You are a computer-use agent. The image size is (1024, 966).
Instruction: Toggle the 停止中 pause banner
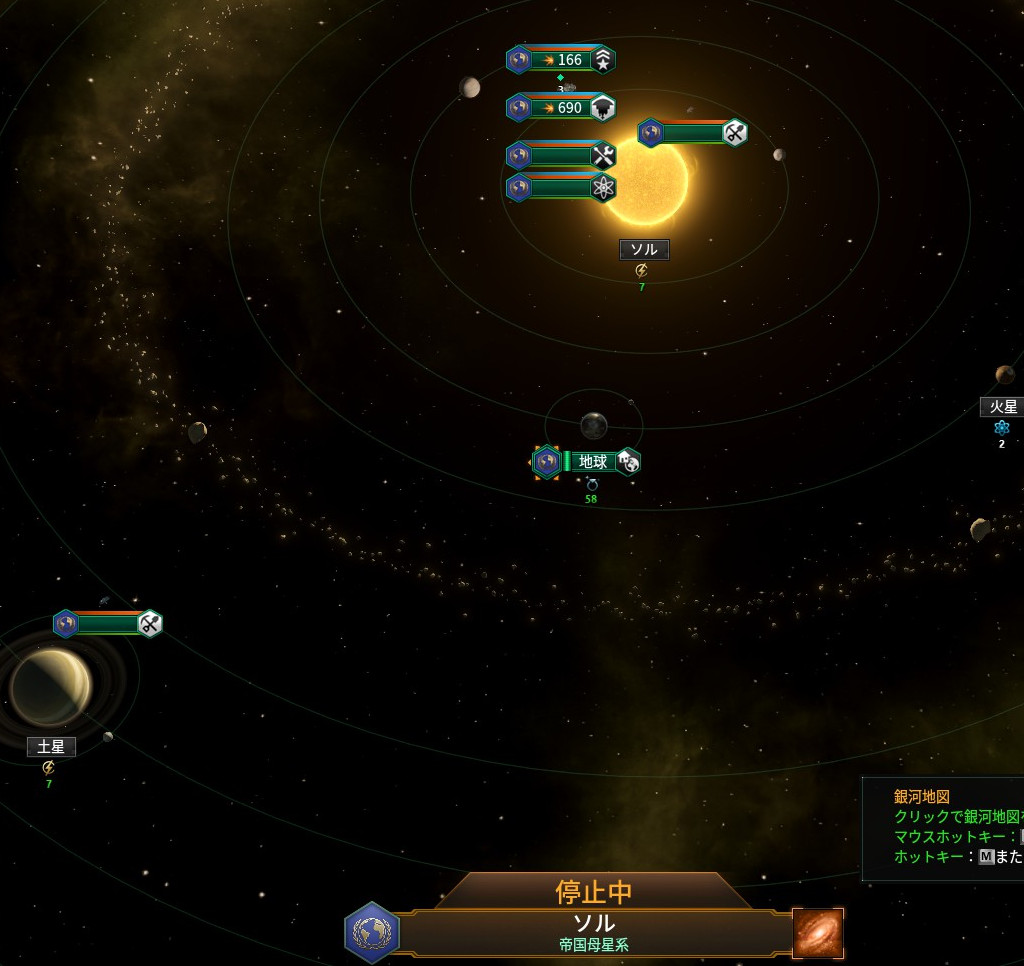click(594, 890)
